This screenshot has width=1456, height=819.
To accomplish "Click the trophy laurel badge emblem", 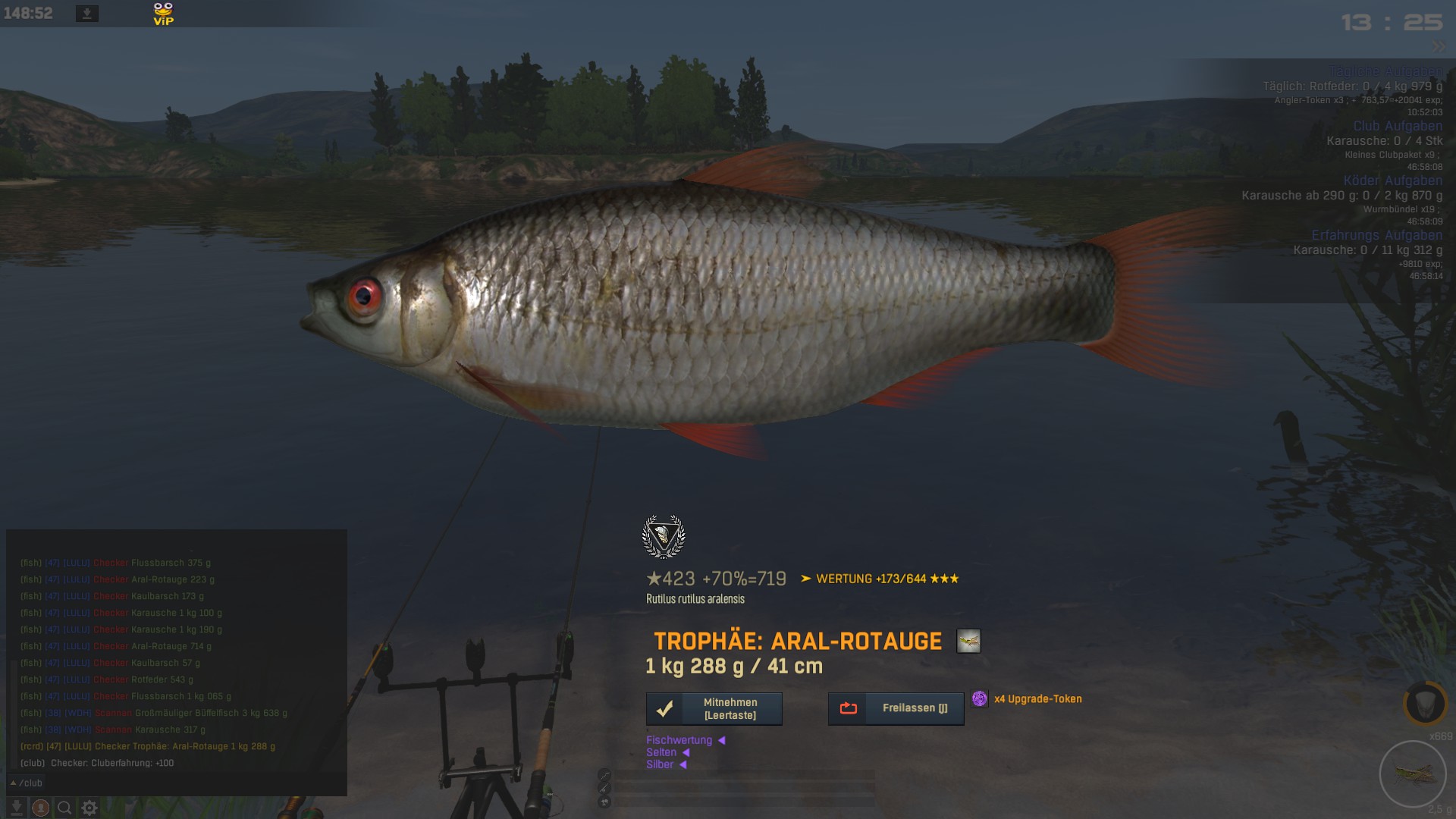I will click(664, 536).
